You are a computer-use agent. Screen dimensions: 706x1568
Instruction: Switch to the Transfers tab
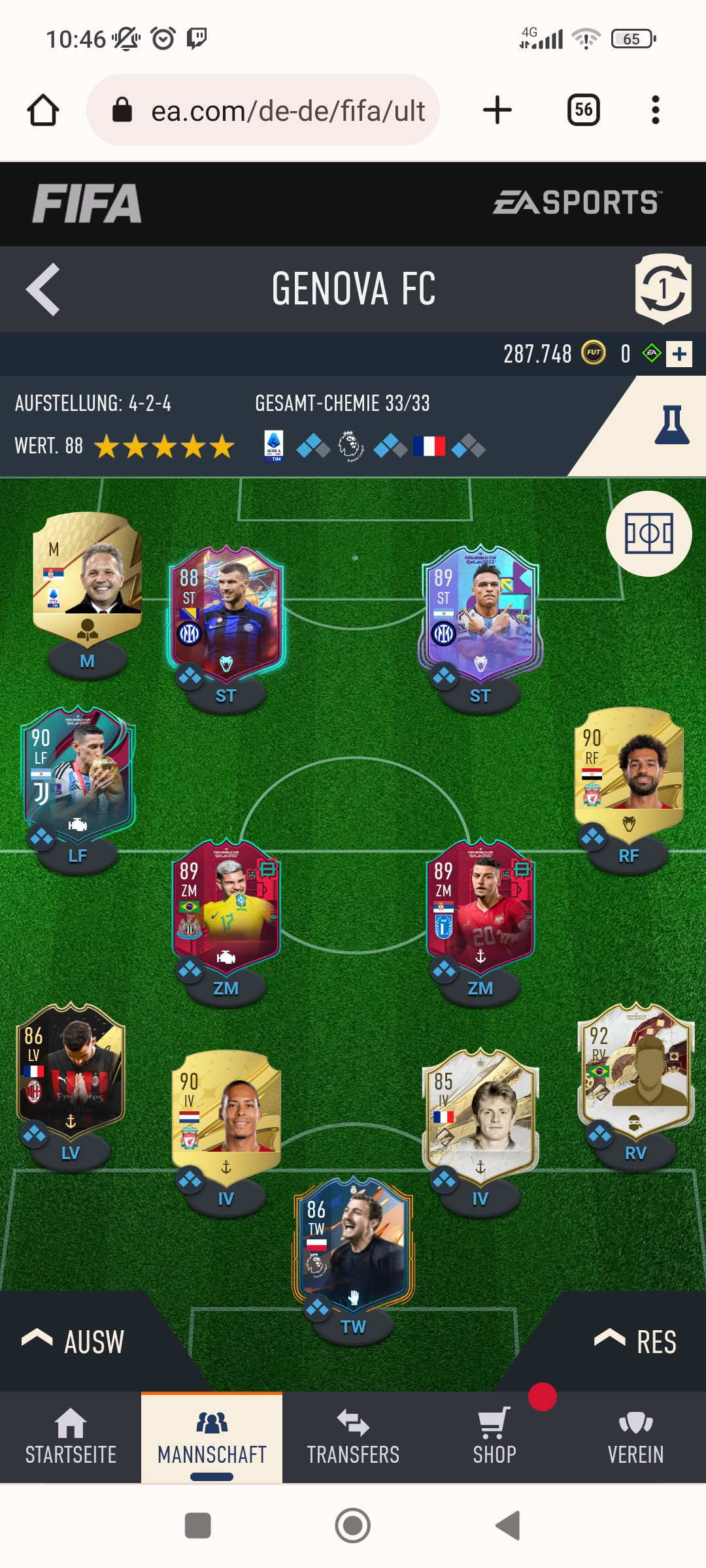tap(353, 1437)
